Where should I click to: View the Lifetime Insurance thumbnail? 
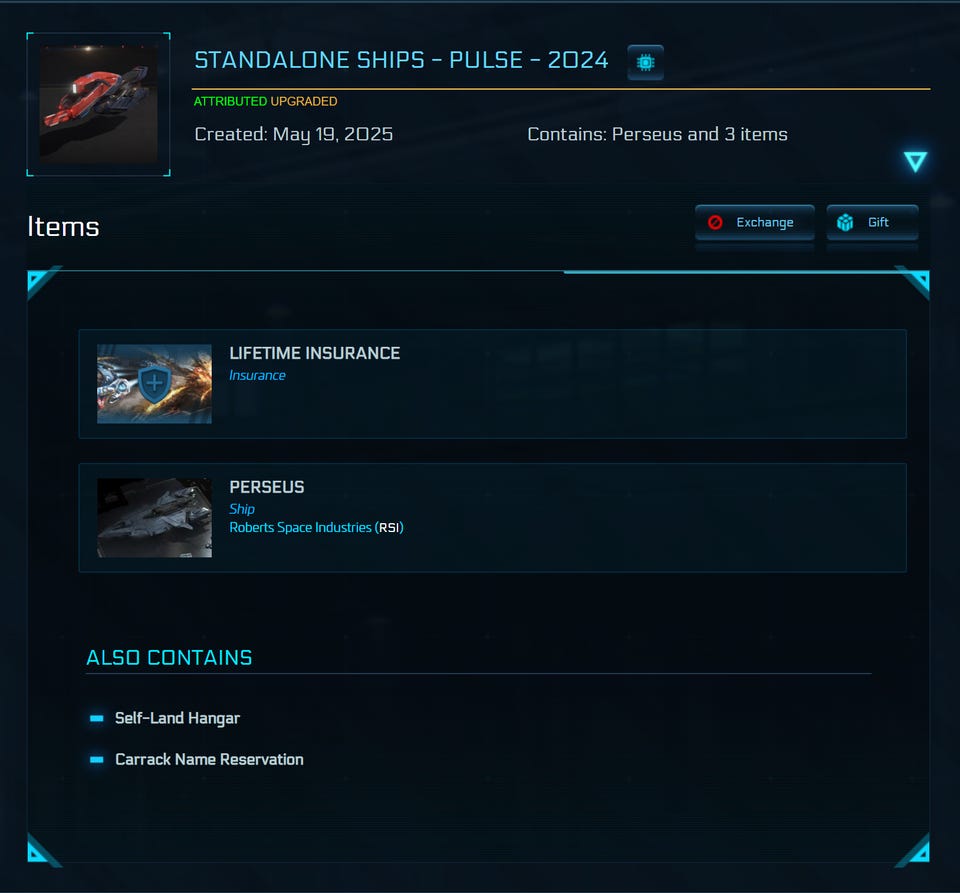pos(154,384)
